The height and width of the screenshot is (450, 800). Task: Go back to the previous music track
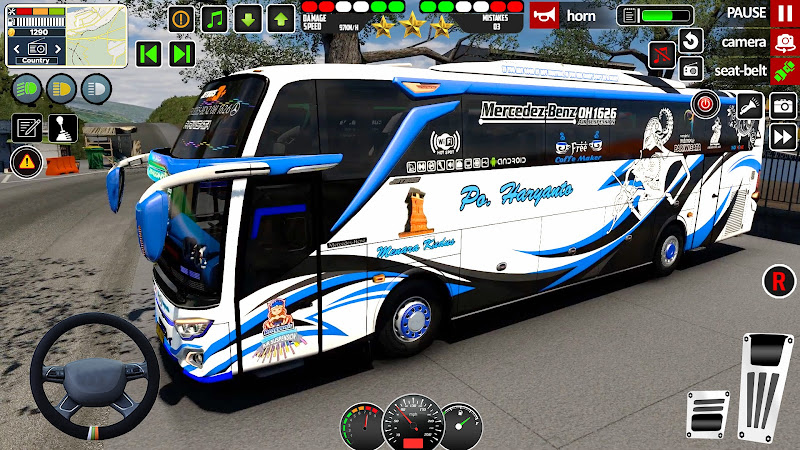pyautogui.click(x=149, y=53)
